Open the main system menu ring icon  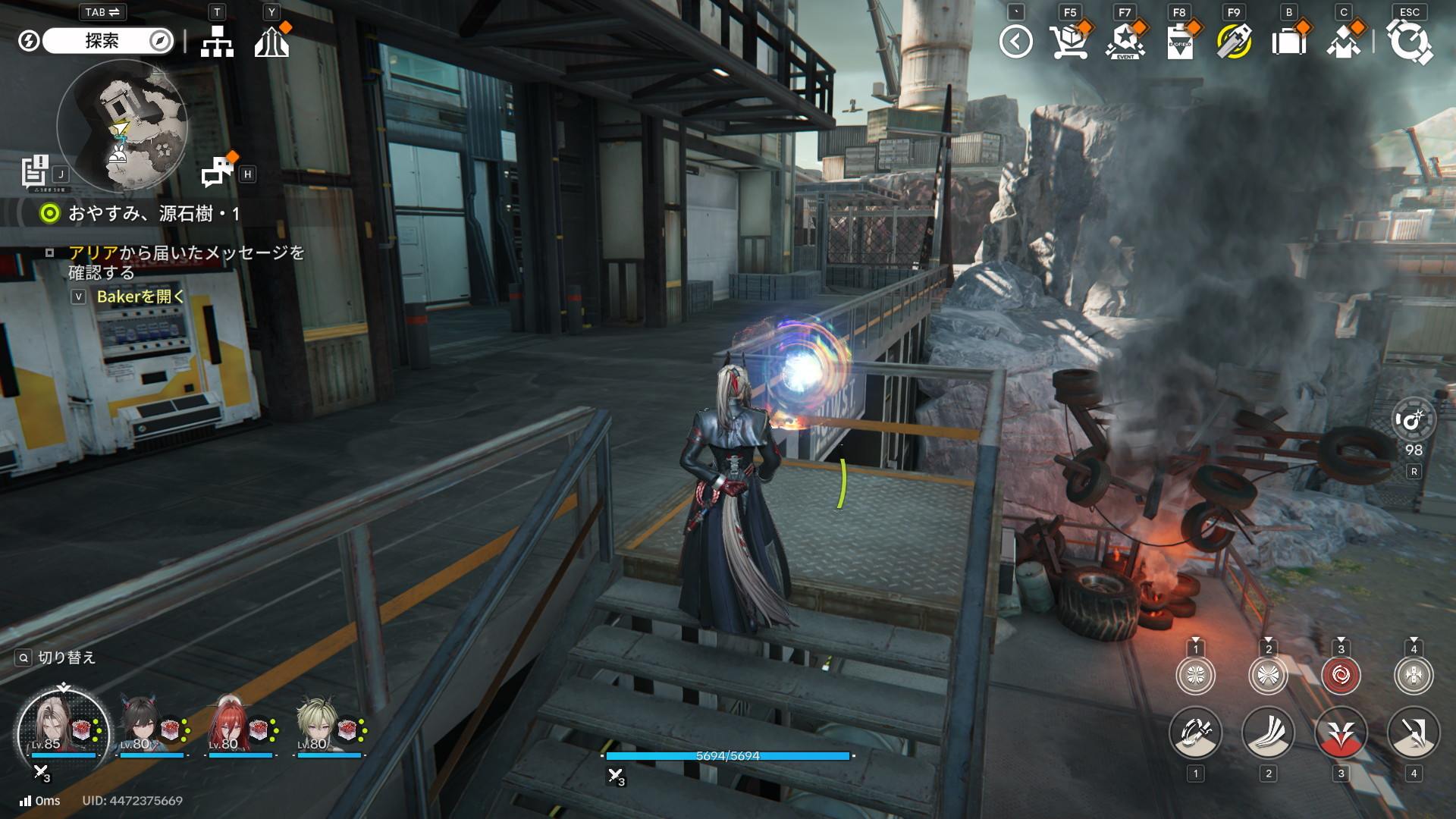[1409, 42]
